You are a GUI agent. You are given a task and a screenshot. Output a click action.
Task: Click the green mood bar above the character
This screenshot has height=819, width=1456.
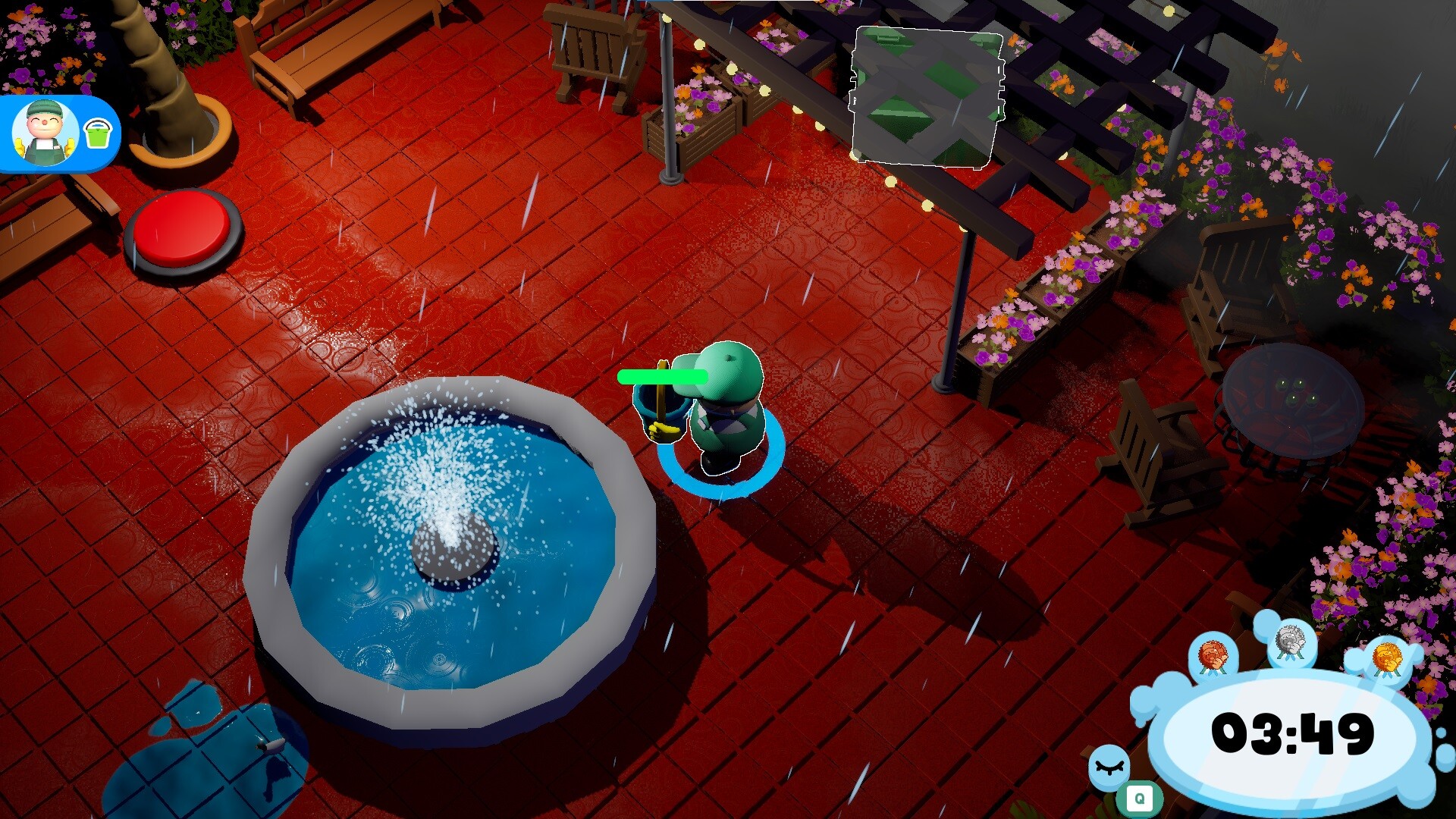(661, 376)
